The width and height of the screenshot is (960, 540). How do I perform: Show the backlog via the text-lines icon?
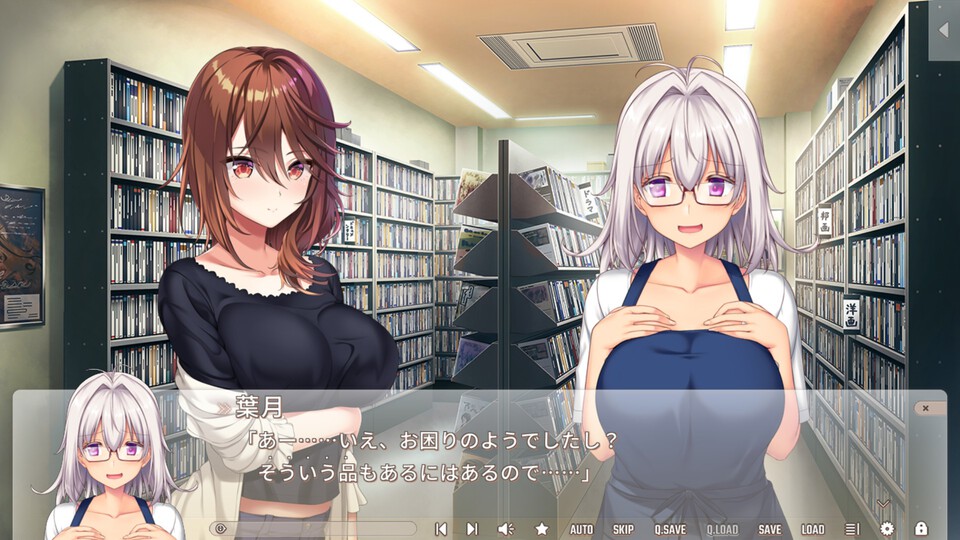852,529
